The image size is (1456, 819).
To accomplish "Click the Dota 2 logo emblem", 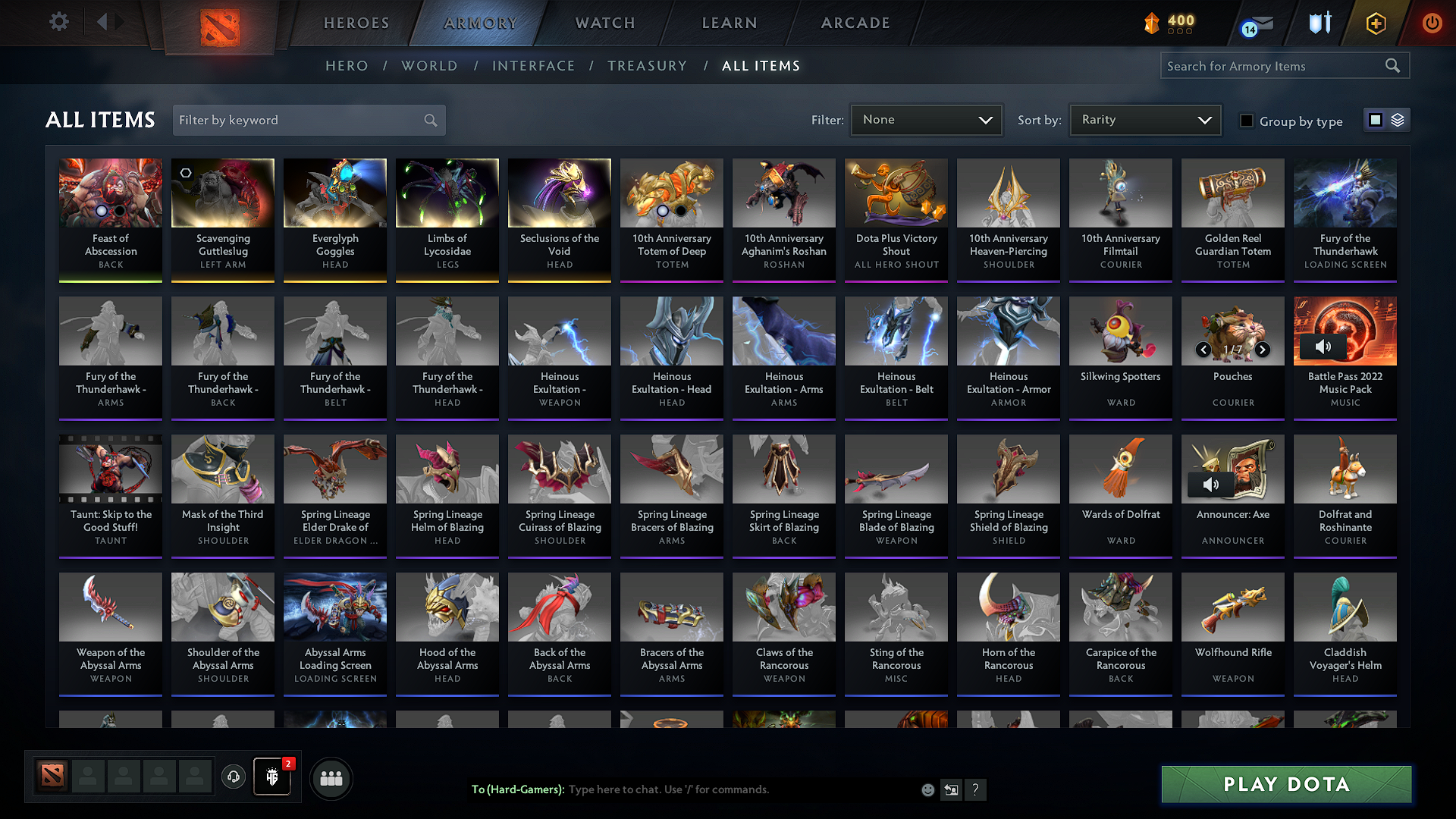I will click(x=220, y=27).
